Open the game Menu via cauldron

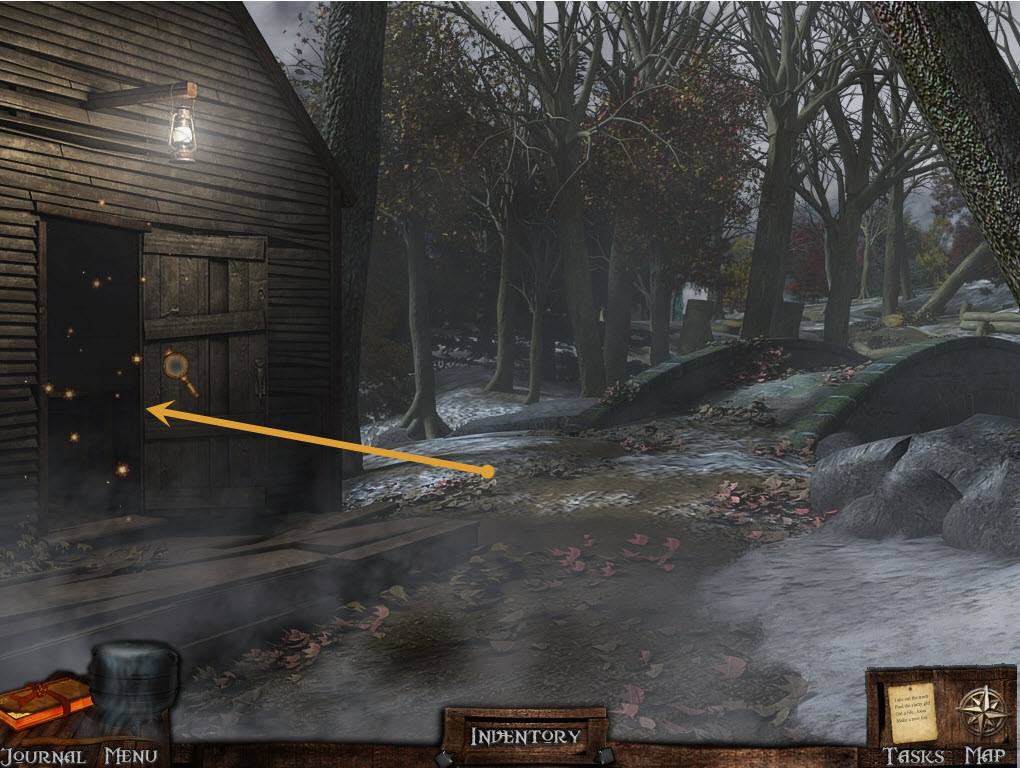[x=131, y=692]
